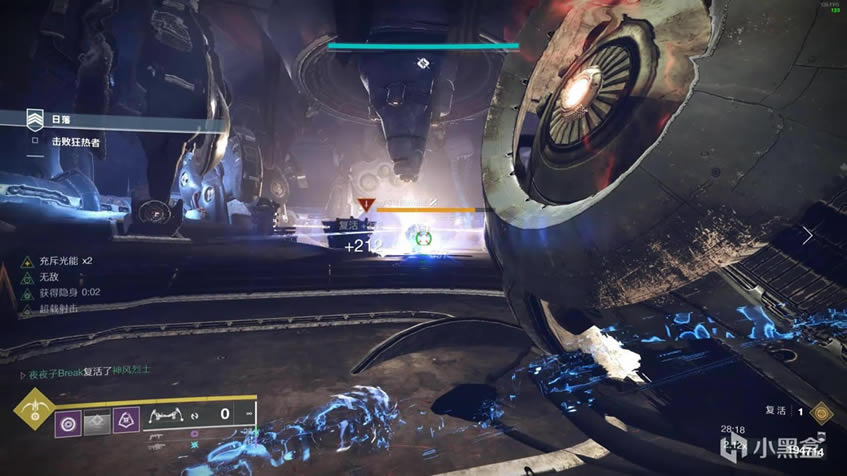Select the 充斥光能 x2 buff entry
The height and width of the screenshot is (476, 847).
point(62,261)
